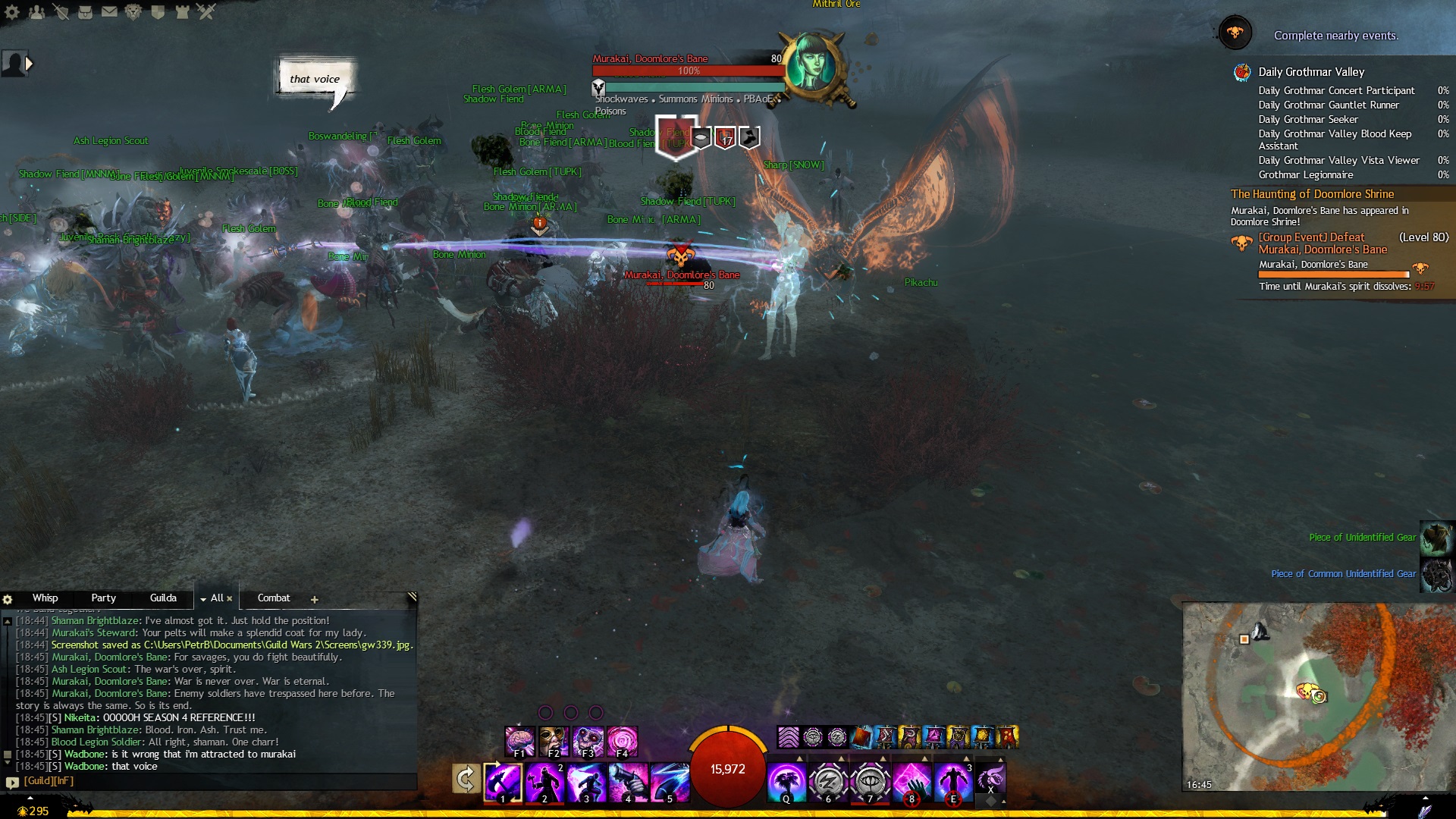Expand the party portrait arrow

(29, 64)
